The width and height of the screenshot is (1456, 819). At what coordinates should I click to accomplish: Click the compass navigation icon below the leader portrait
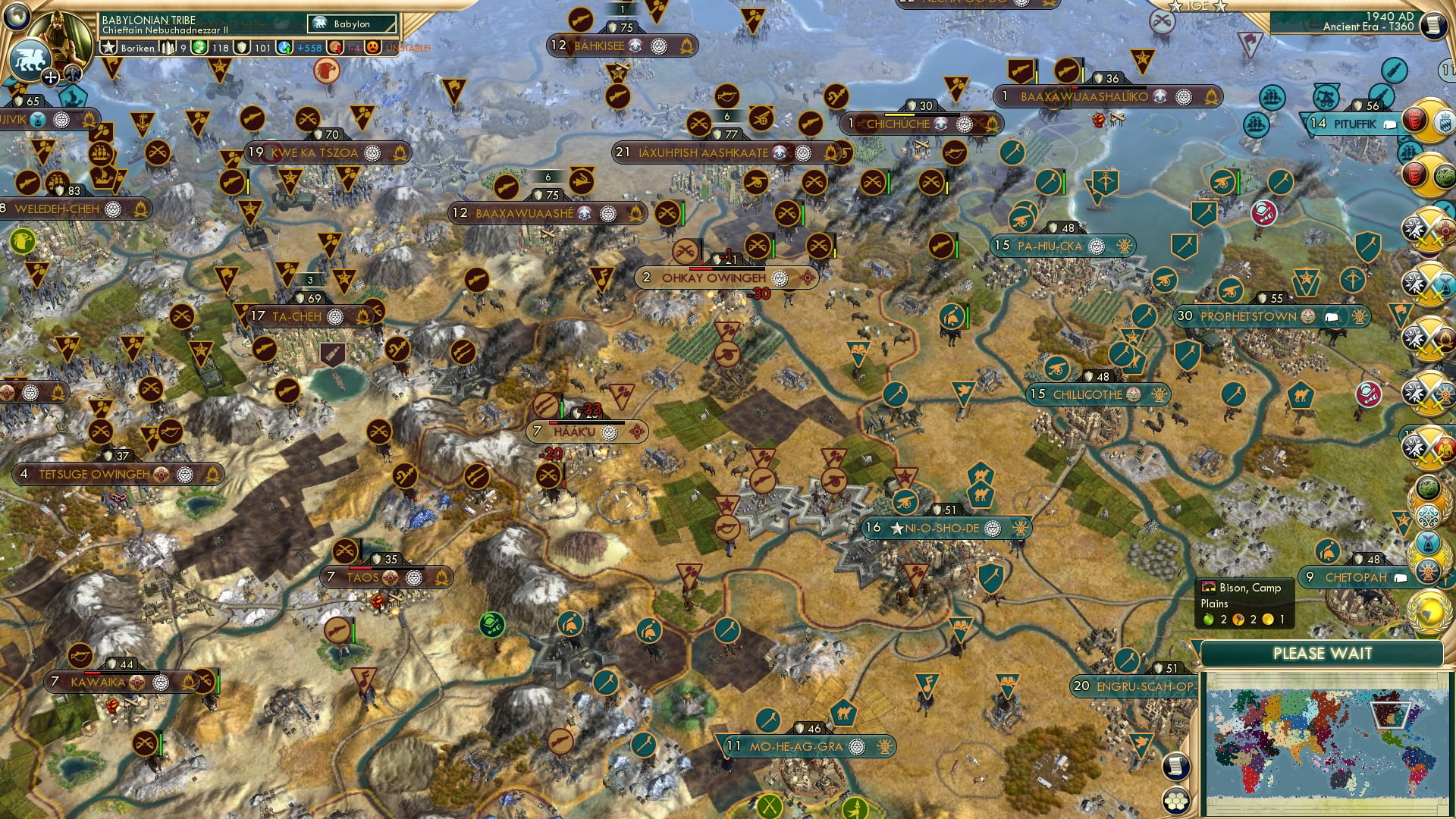point(51,78)
